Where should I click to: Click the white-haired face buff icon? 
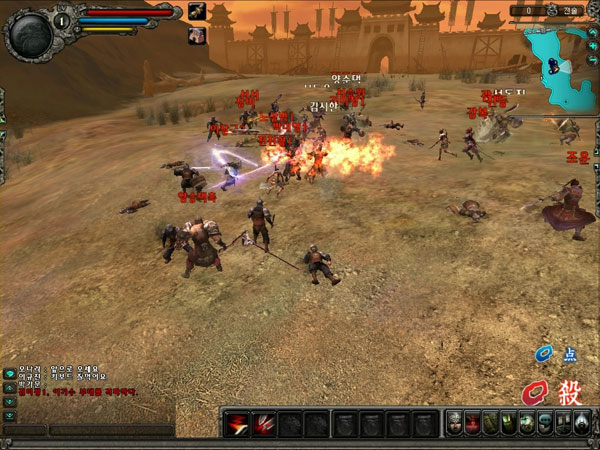tap(196, 34)
